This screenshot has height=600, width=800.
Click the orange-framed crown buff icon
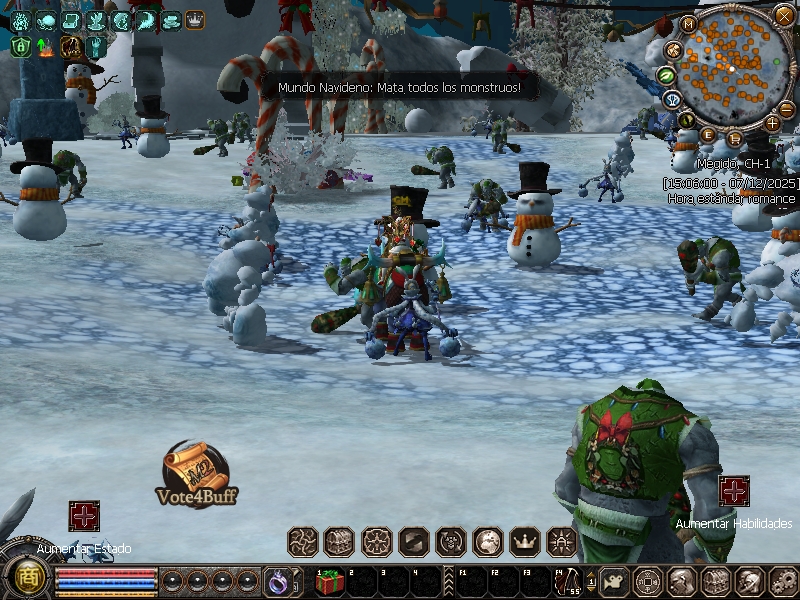(x=194, y=20)
